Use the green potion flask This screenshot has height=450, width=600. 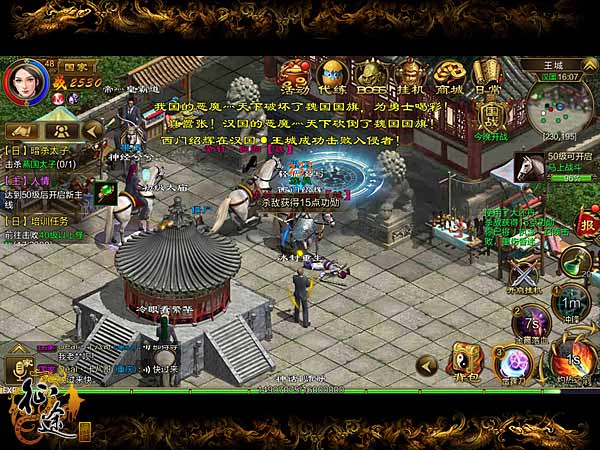pos(574,261)
